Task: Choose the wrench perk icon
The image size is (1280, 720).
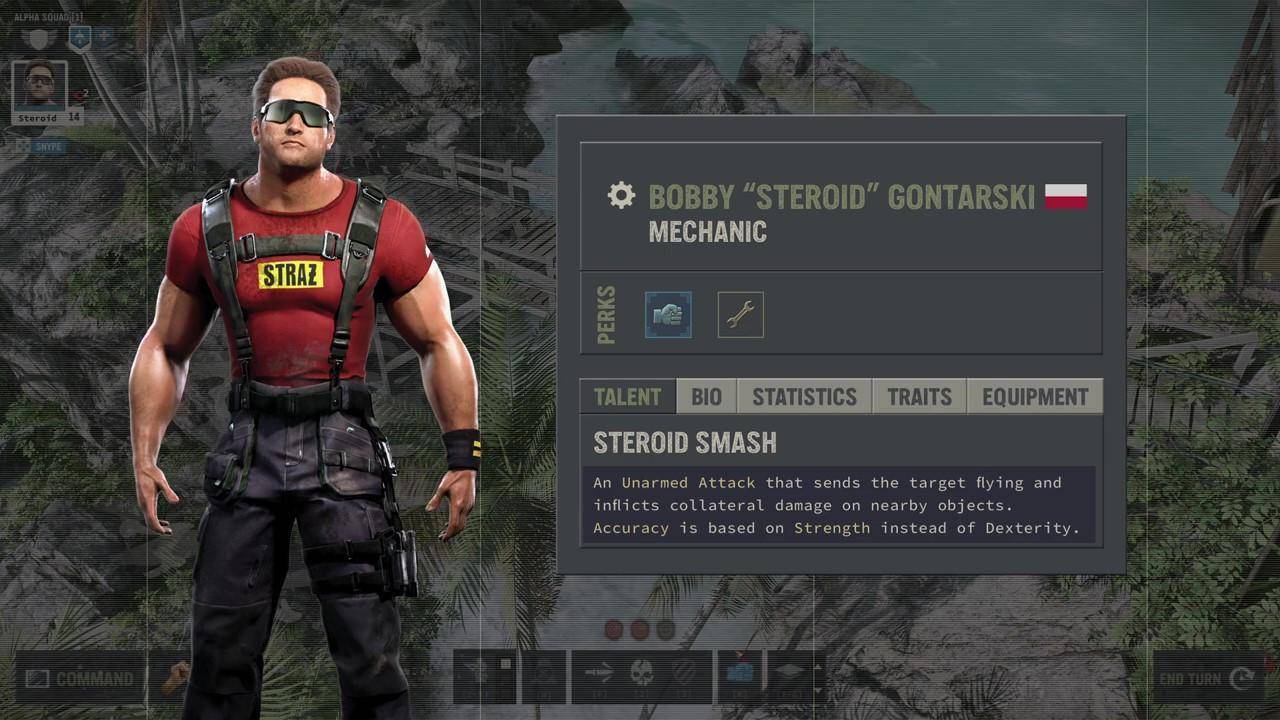Action: tap(740, 315)
